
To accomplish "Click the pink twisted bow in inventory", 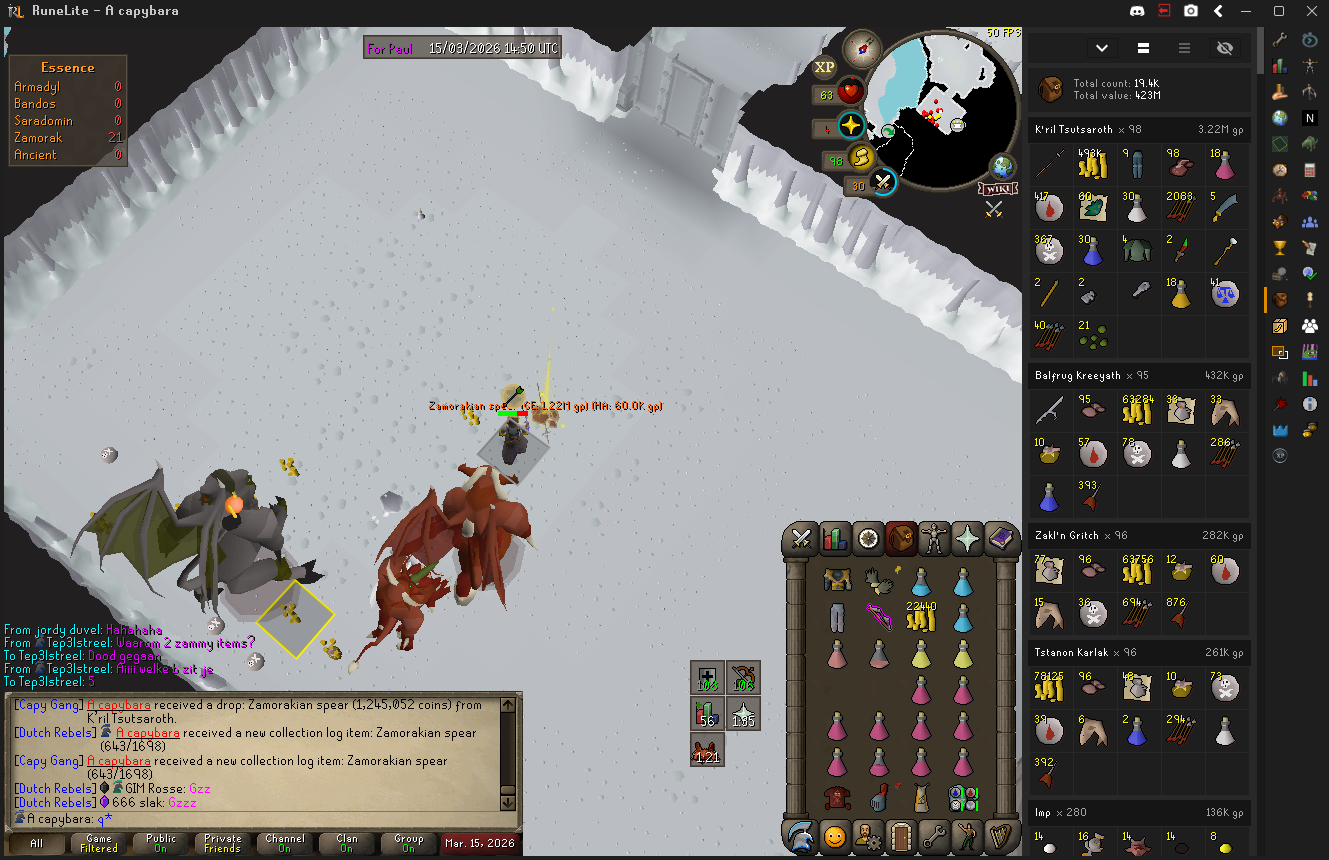I will (878, 612).
